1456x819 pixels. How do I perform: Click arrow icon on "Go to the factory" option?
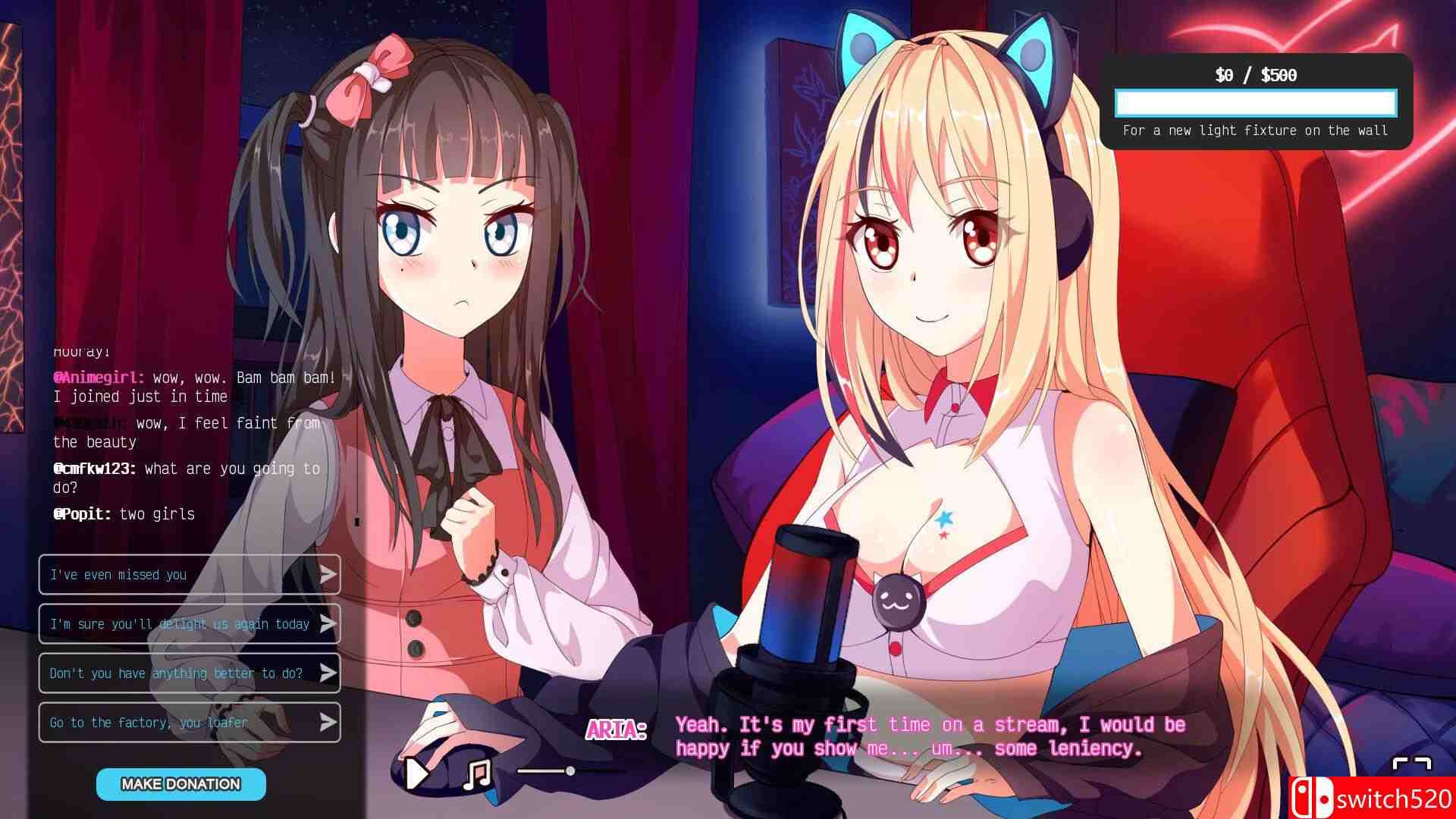point(329,722)
